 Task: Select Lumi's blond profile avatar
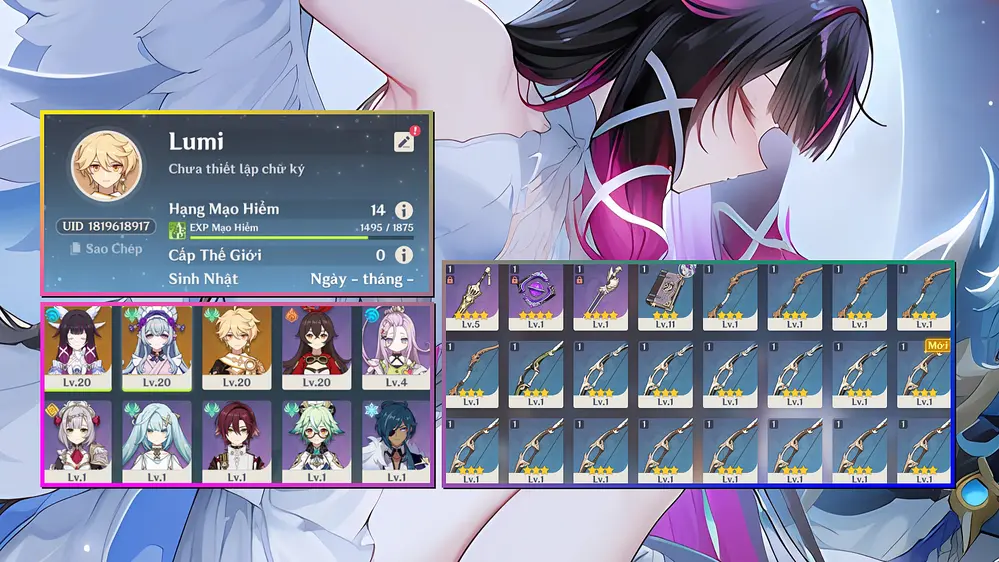tap(105, 163)
